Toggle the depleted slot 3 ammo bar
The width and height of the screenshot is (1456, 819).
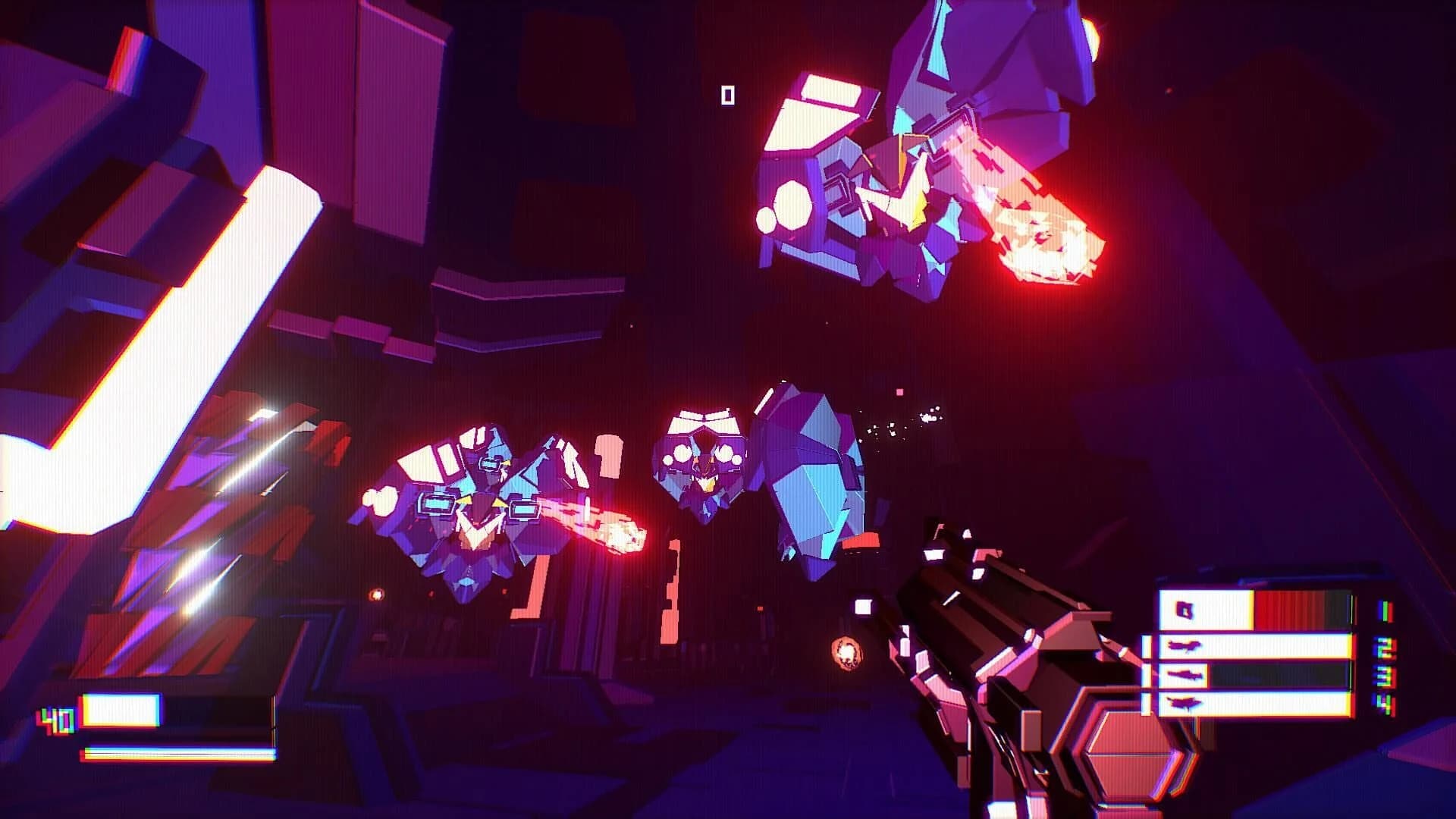pos(1279,676)
